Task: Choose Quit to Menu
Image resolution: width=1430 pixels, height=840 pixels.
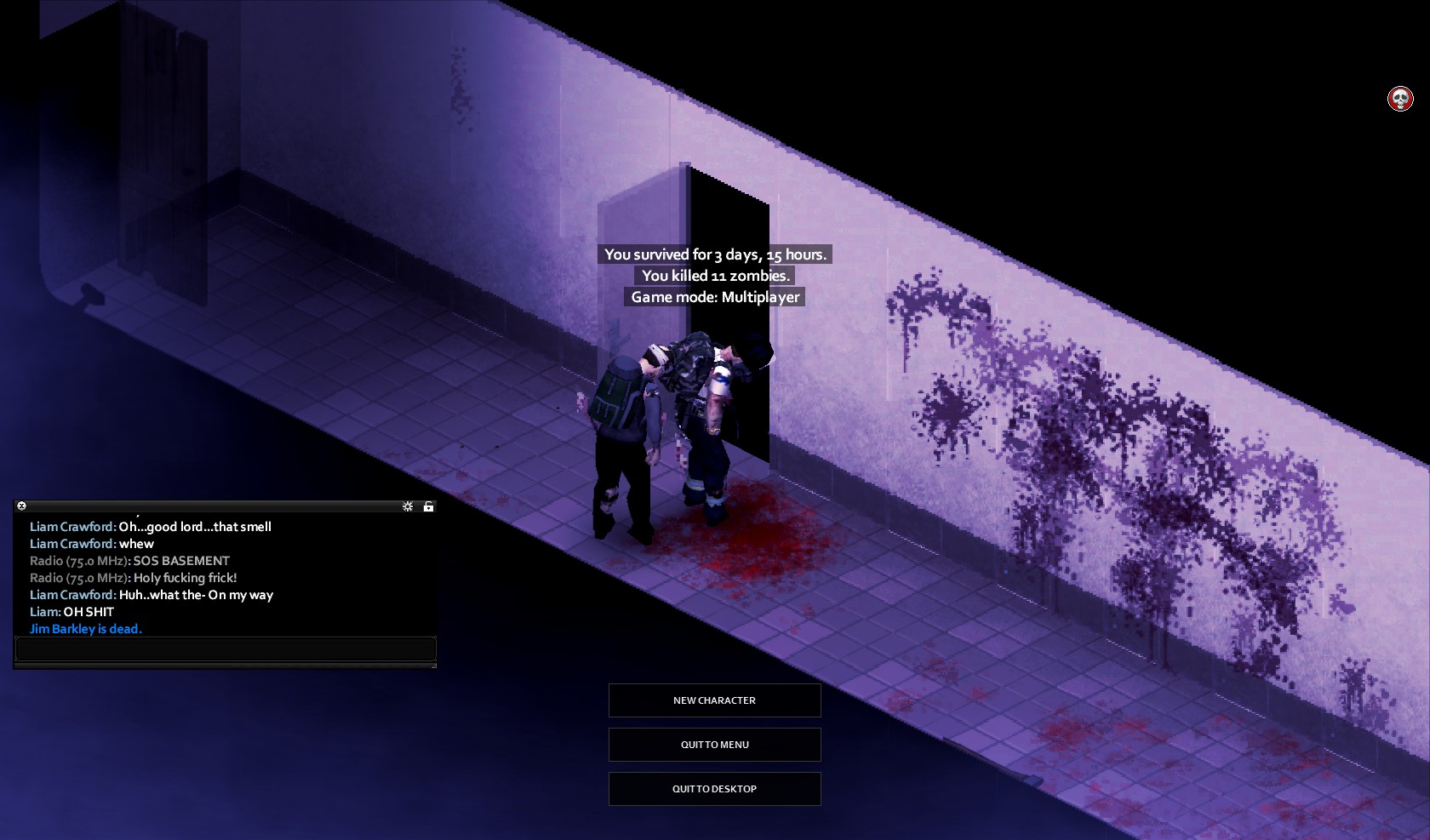Action: [x=714, y=745]
